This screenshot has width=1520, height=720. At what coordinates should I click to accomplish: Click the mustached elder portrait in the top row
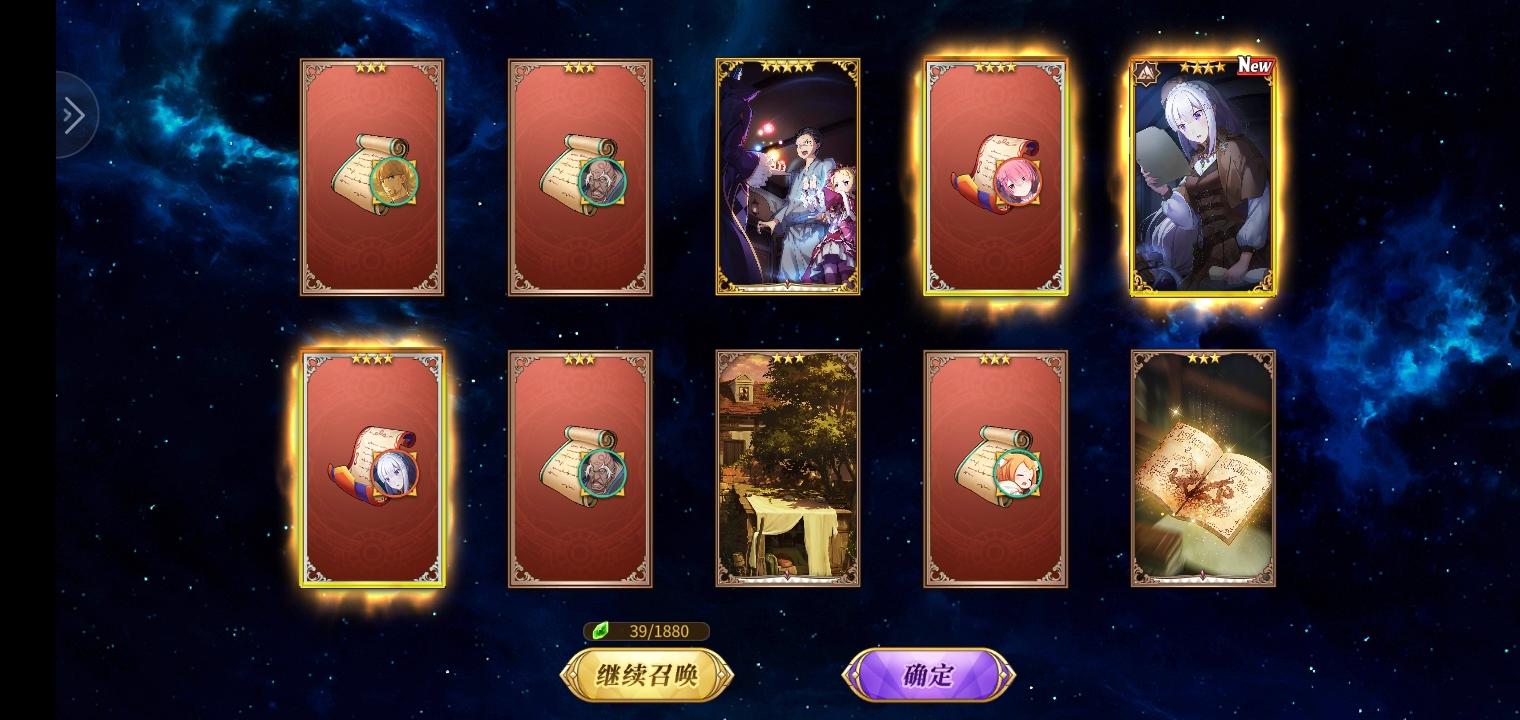pos(604,183)
